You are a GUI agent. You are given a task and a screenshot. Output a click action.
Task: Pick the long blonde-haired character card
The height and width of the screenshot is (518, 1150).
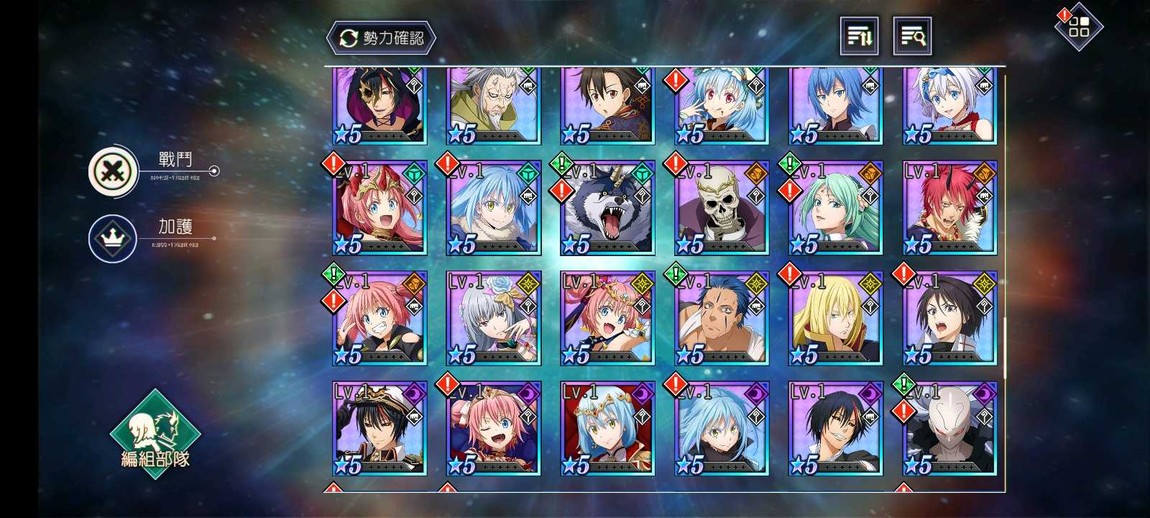[836, 318]
